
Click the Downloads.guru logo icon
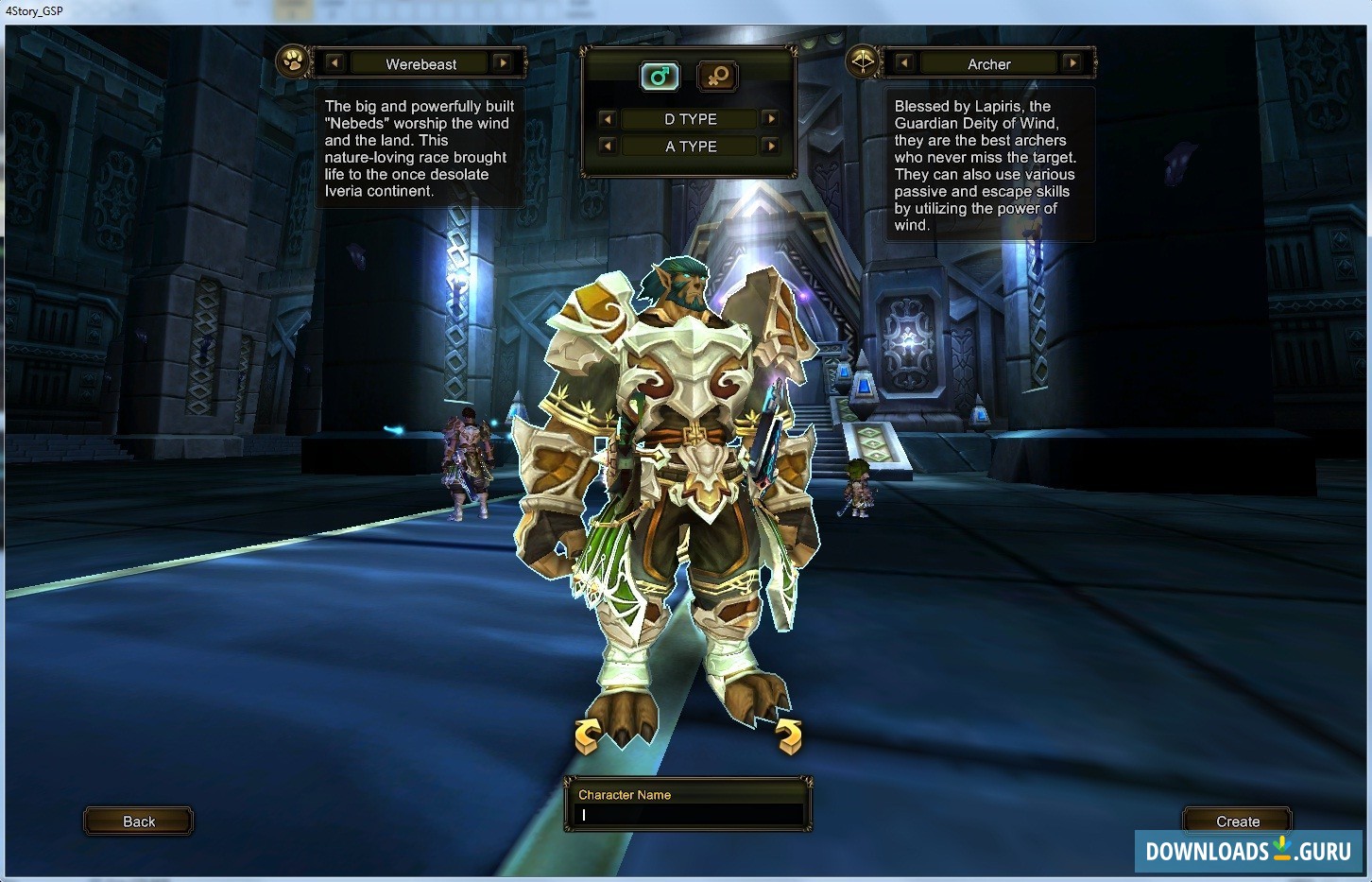1281,850
